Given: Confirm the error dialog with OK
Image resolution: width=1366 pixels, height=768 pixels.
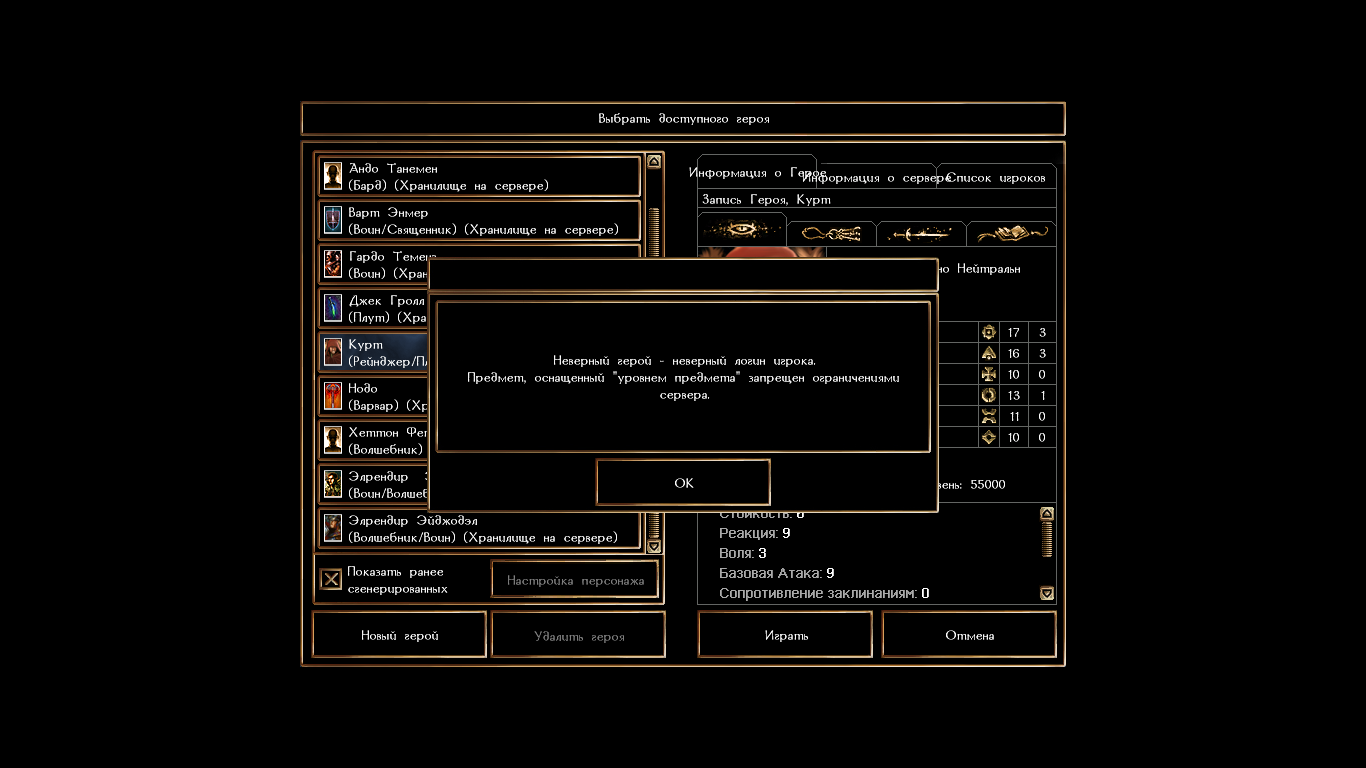Looking at the screenshot, I should click(683, 483).
